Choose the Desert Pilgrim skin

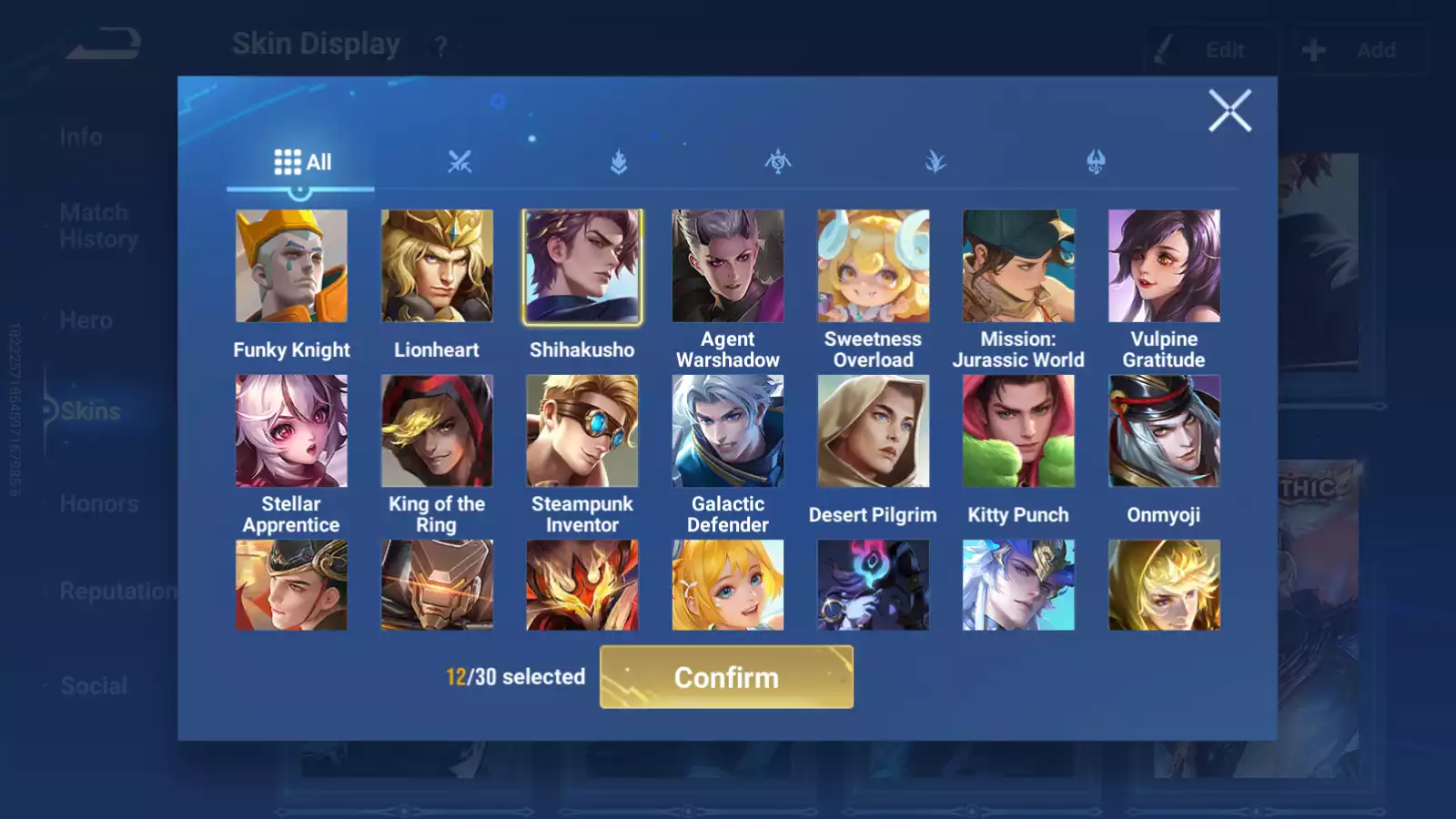[x=873, y=430]
